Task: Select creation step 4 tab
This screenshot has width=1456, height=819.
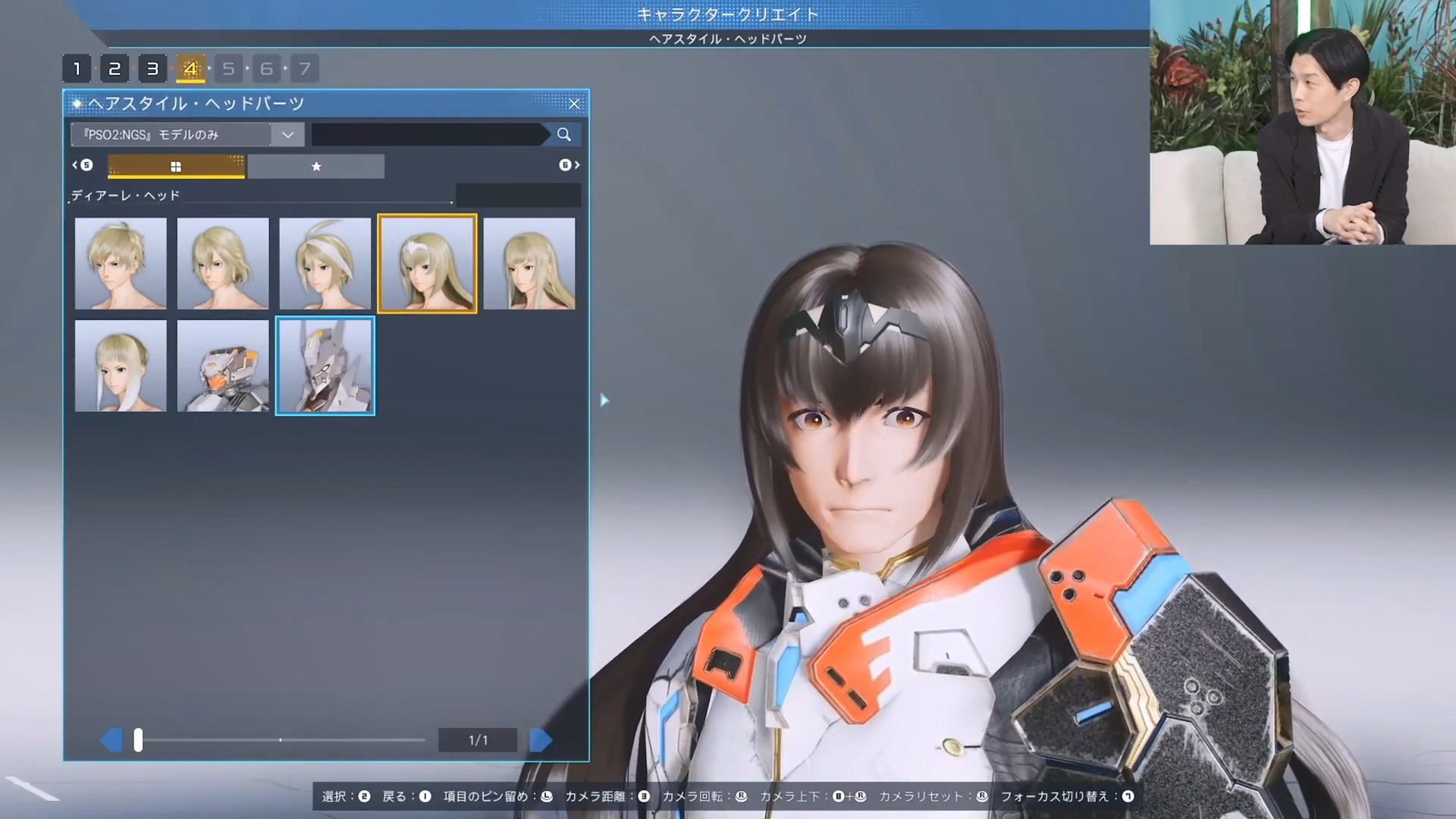Action: click(190, 68)
